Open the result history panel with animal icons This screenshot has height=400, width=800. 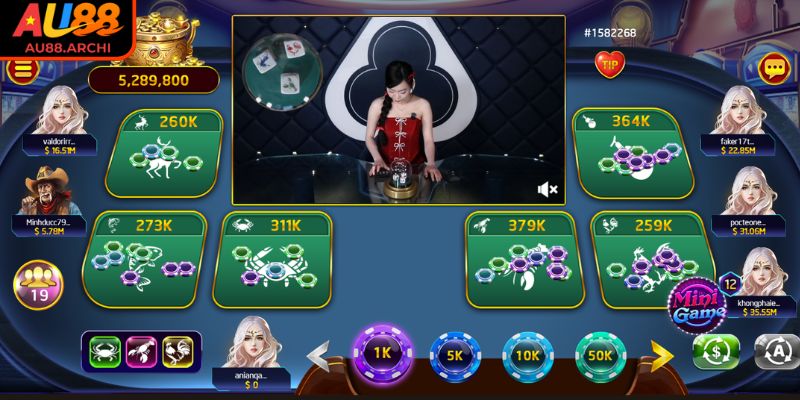pos(140,351)
